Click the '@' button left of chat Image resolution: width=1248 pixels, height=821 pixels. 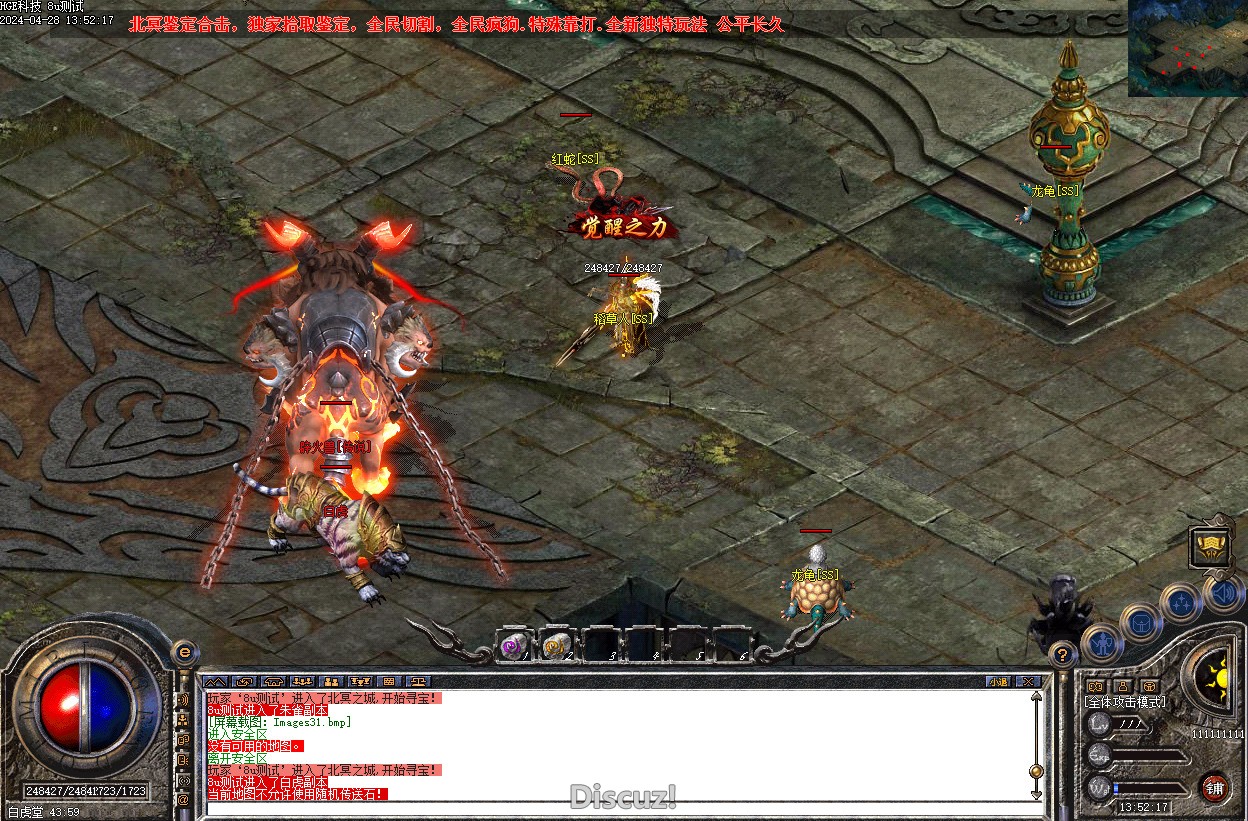pyautogui.click(x=183, y=800)
